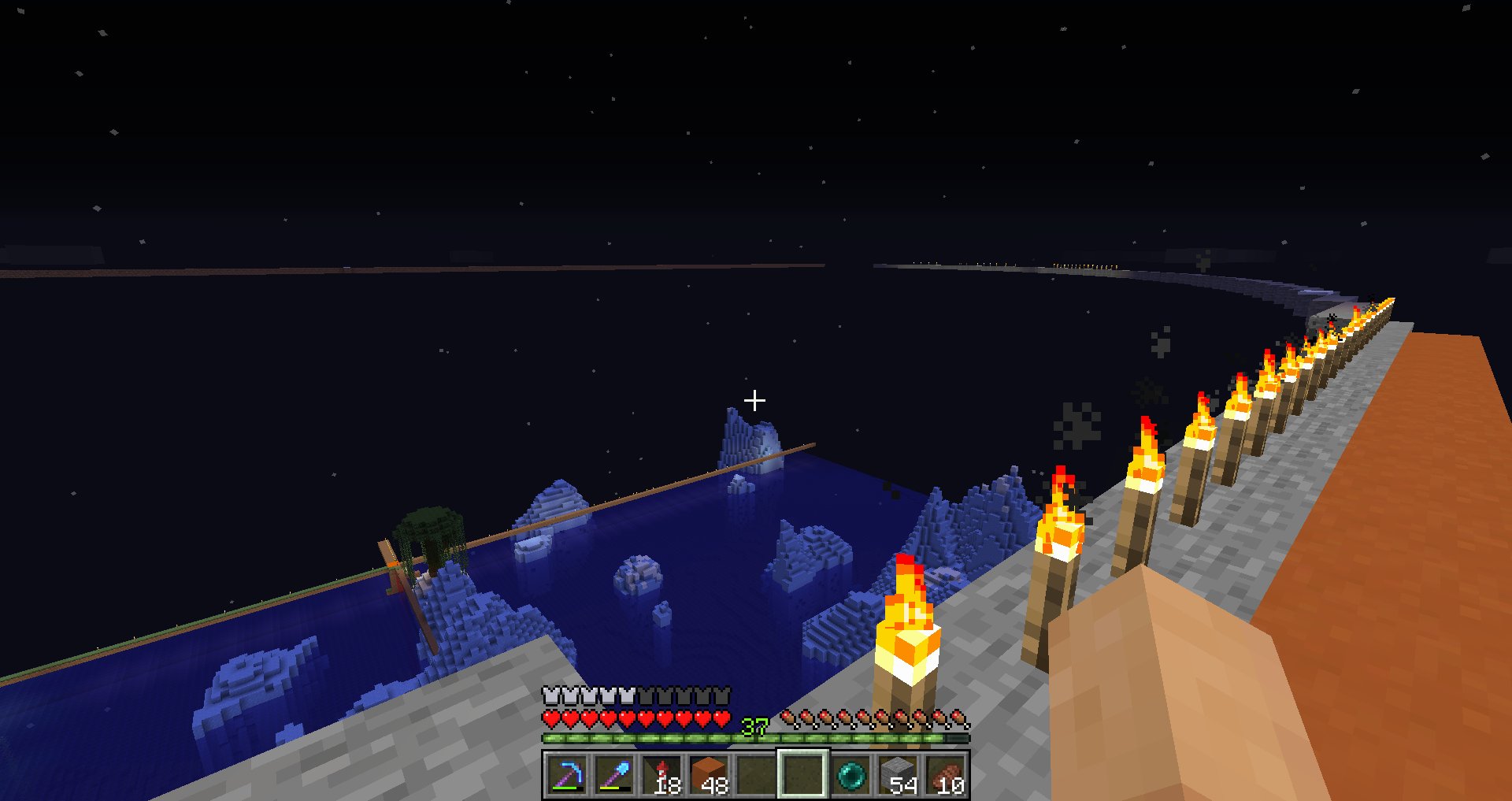1512x801 pixels.
Task: Choose the redstone torch stack of 18
Action: click(661, 774)
